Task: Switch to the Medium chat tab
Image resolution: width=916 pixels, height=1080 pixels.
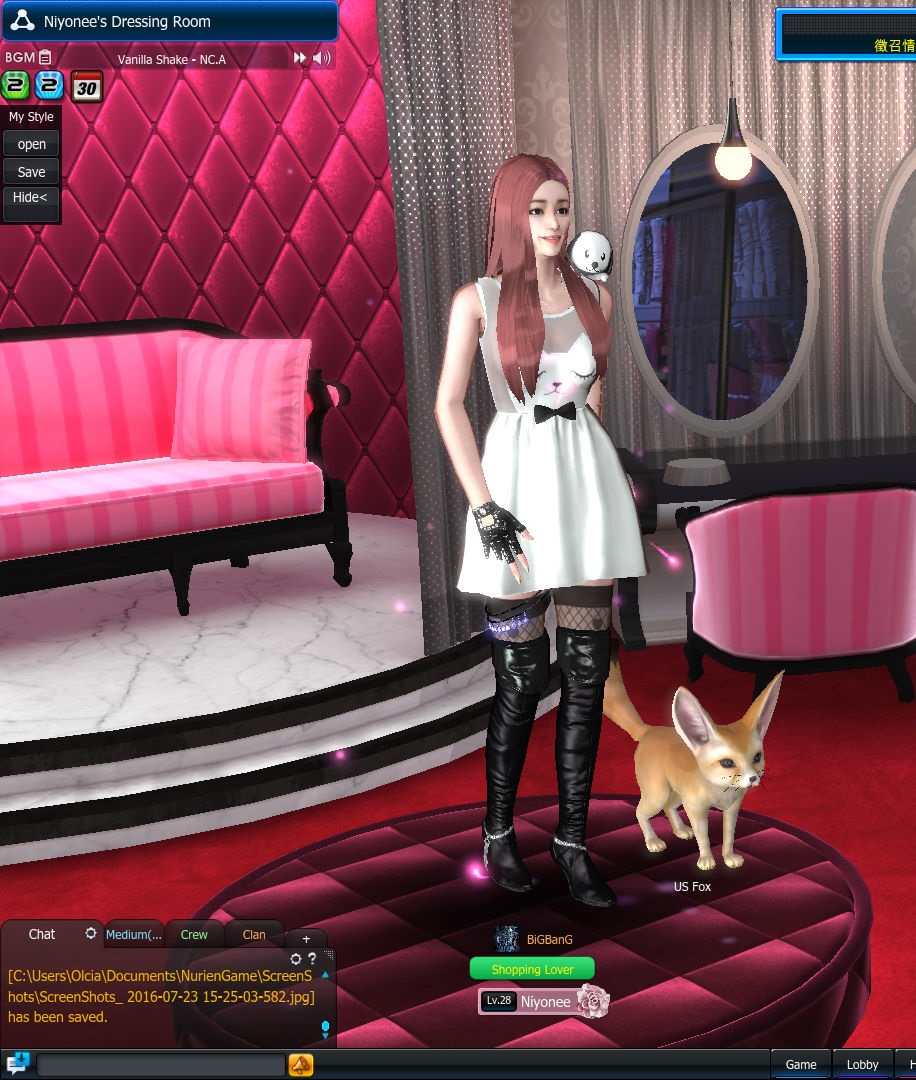Action: point(134,935)
